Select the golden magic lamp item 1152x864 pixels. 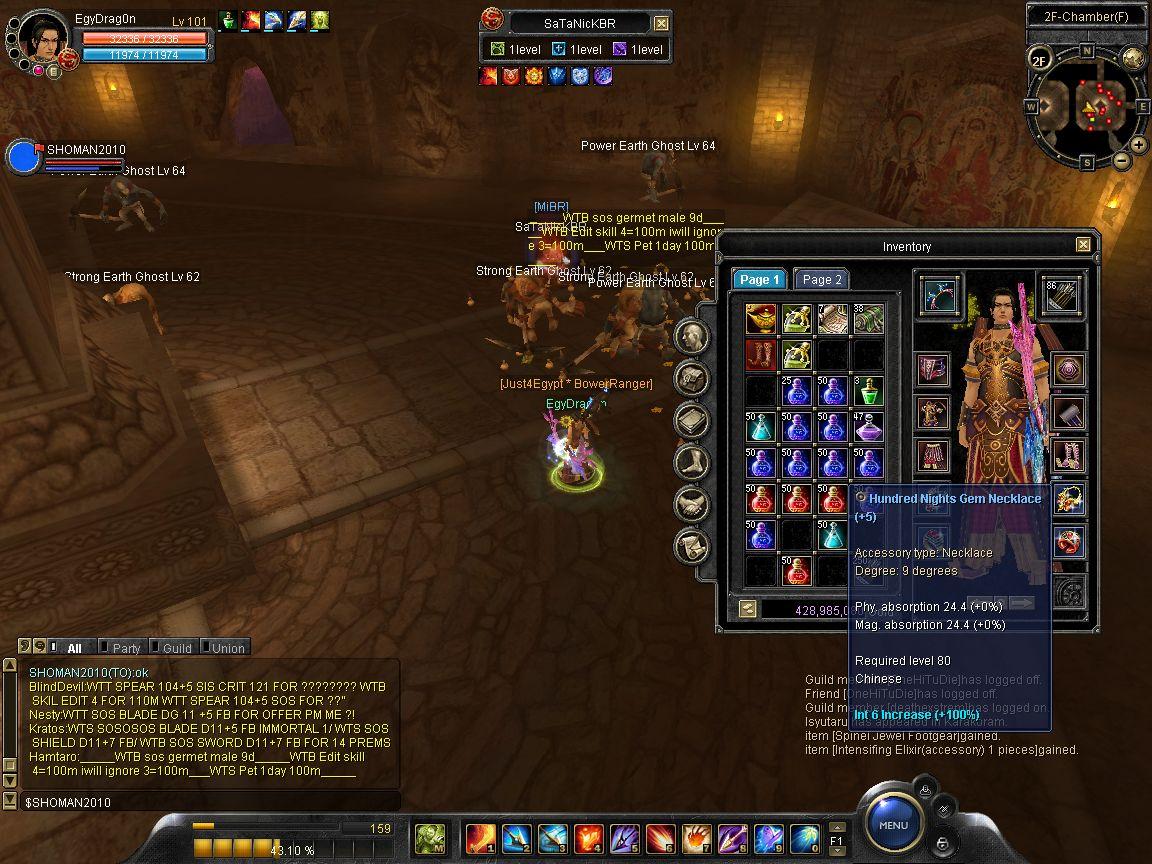760,319
